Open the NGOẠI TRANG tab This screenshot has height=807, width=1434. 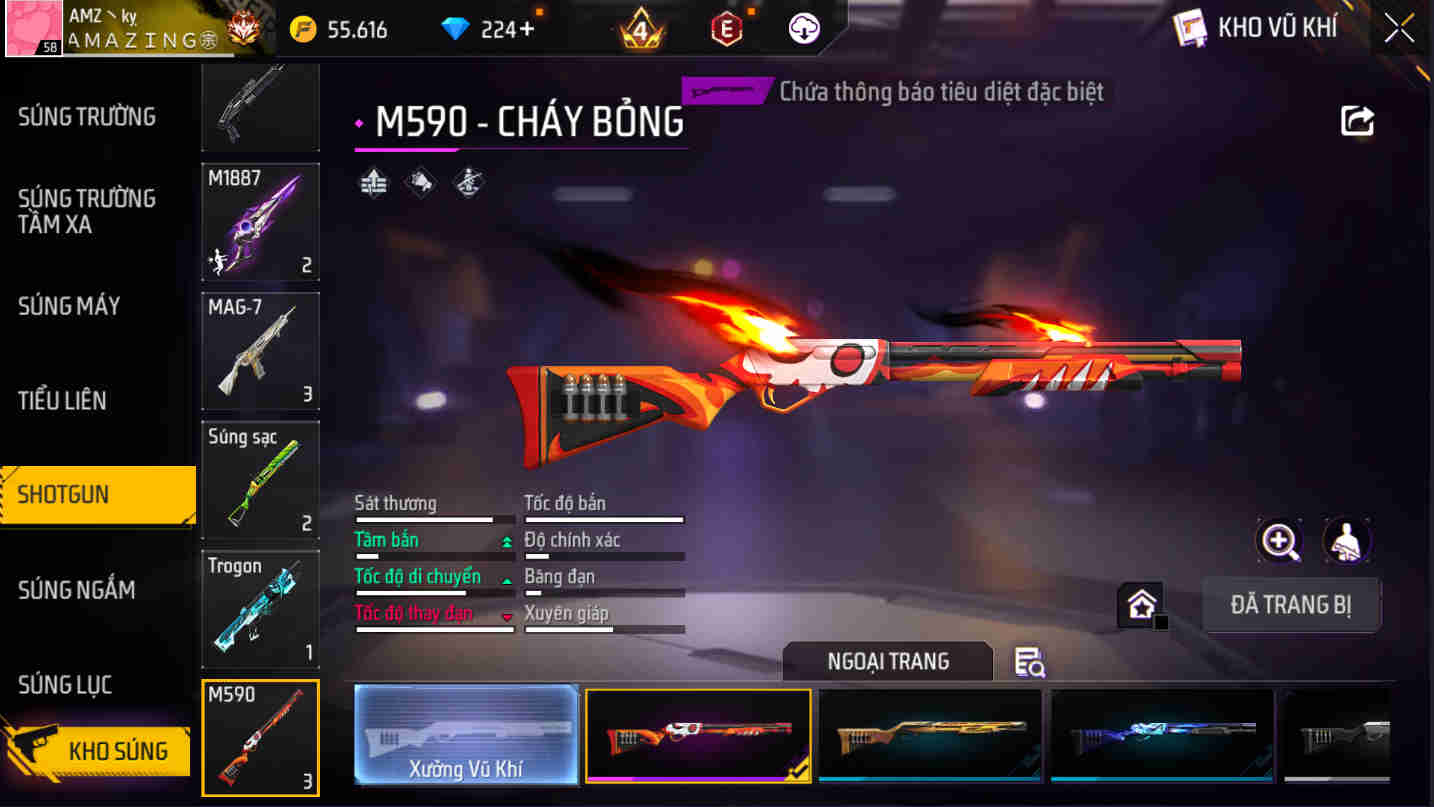pos(887,660)
